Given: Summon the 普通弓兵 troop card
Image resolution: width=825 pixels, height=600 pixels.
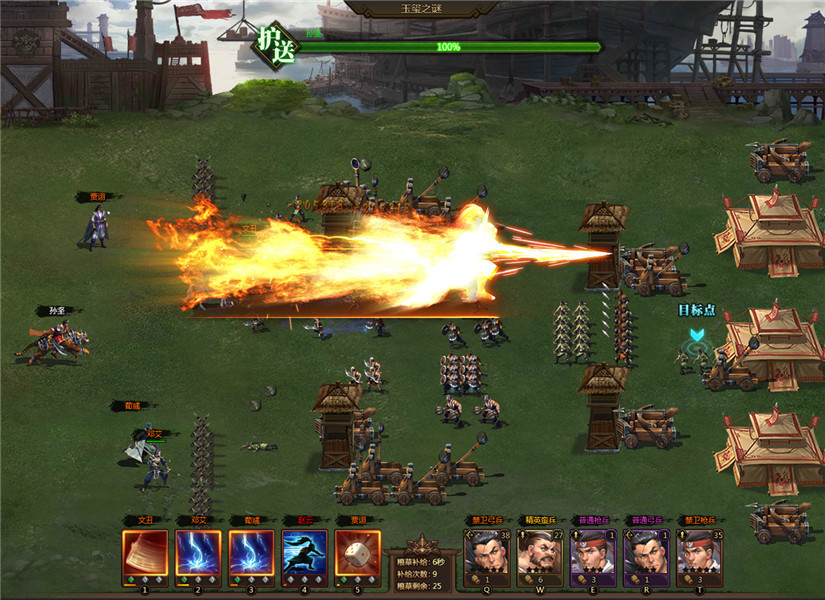Looking at the screenshot, I should (x=646, y=554).
